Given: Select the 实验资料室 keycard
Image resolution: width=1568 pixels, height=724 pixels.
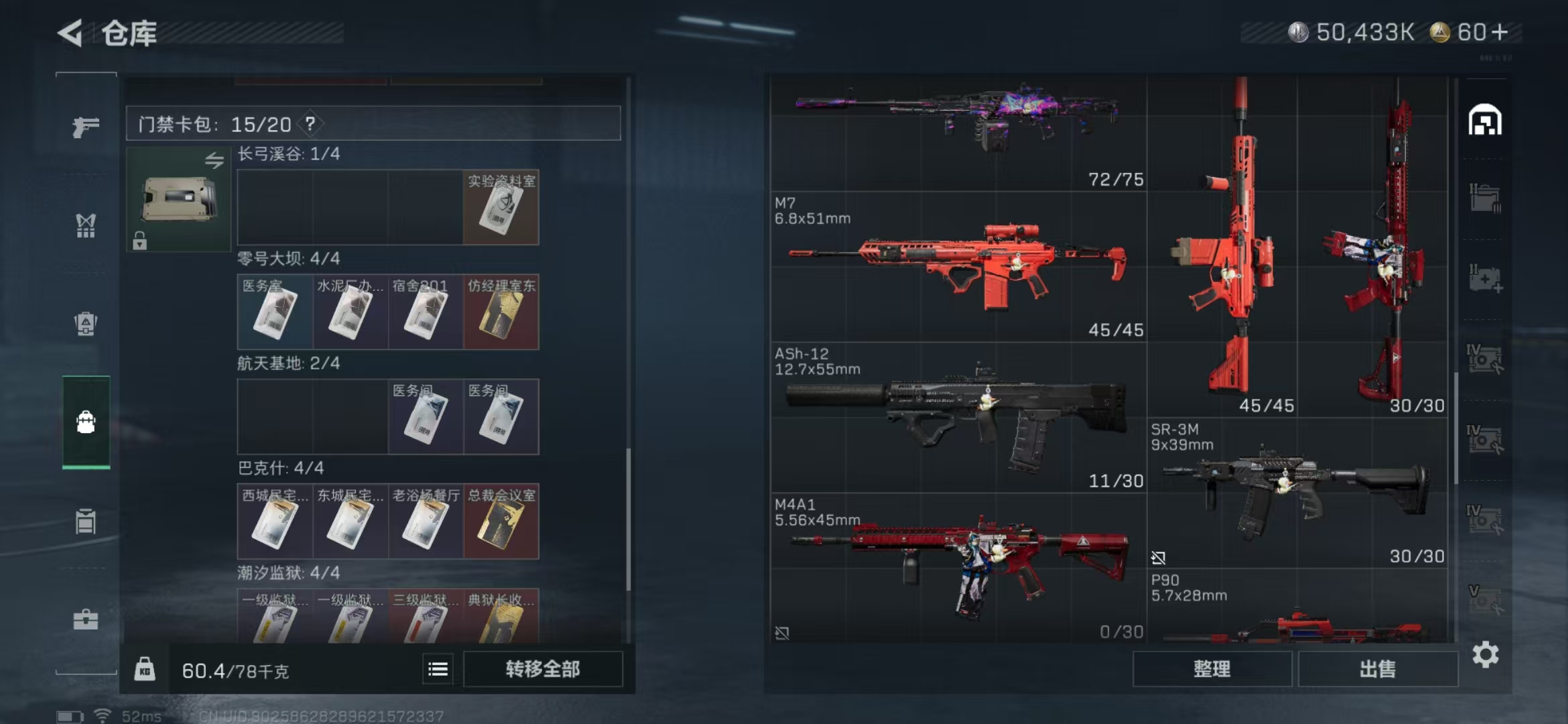Looking at the screenshot, I should (x=501, y=207).
